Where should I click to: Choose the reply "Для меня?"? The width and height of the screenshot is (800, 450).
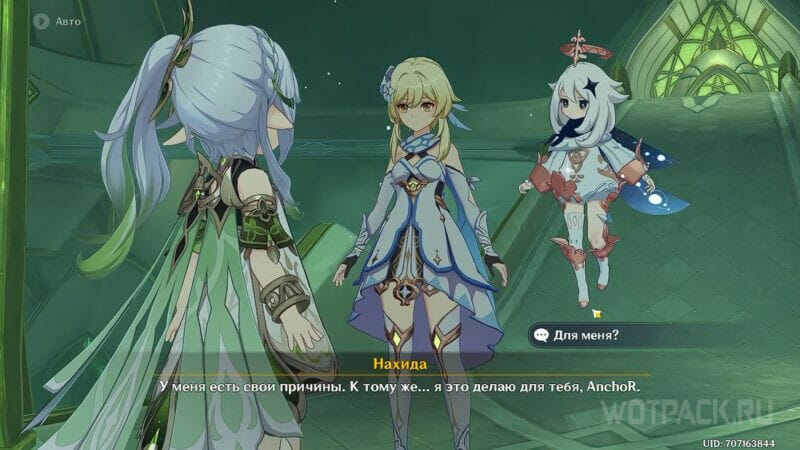tap(590, 335)
